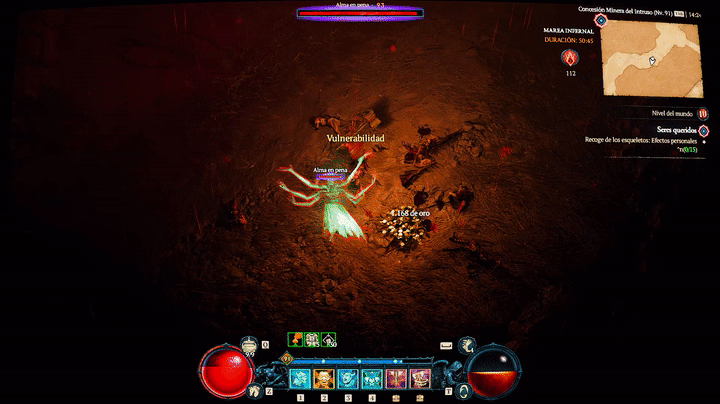Trigger the third skill in slot 3

tap(348, 379)
